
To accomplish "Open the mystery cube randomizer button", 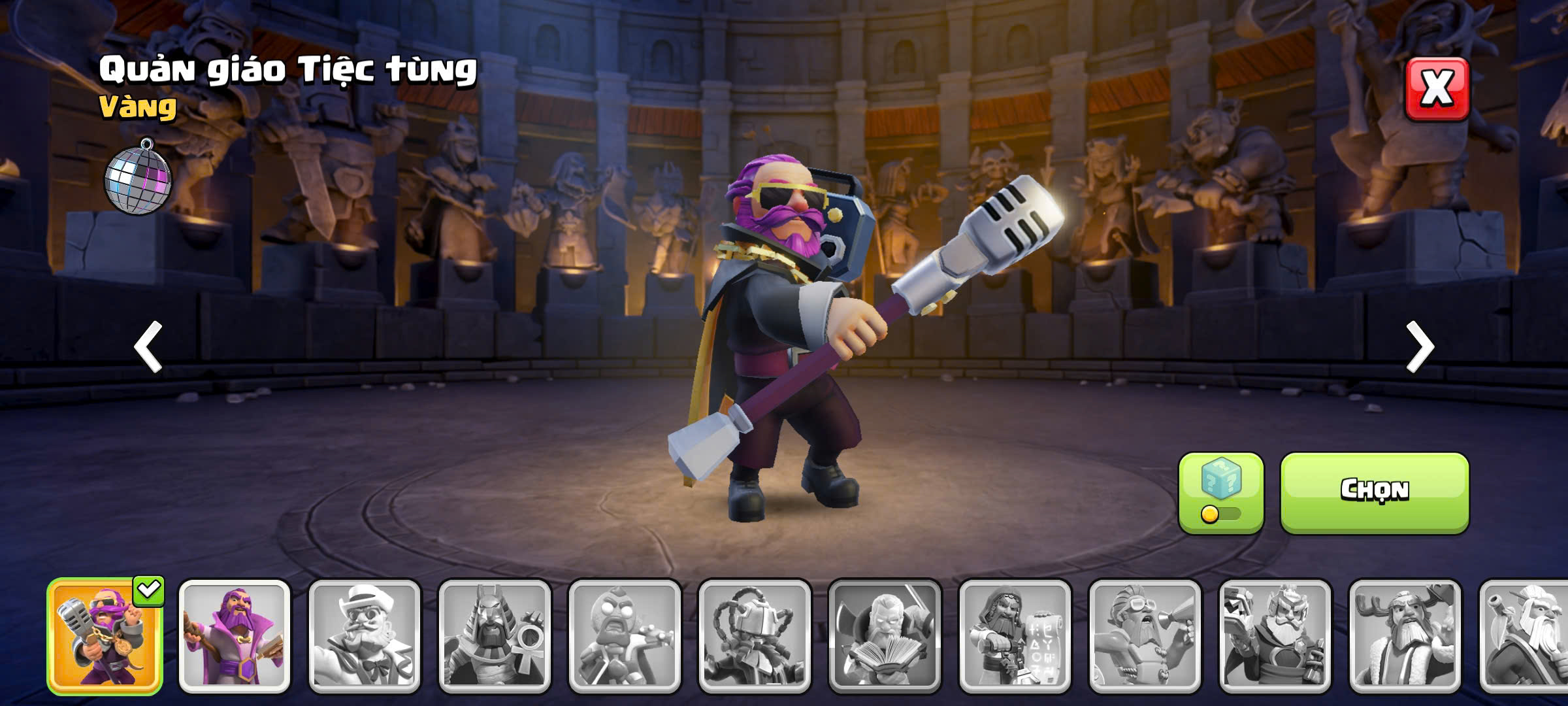I will pos(1220,492).
